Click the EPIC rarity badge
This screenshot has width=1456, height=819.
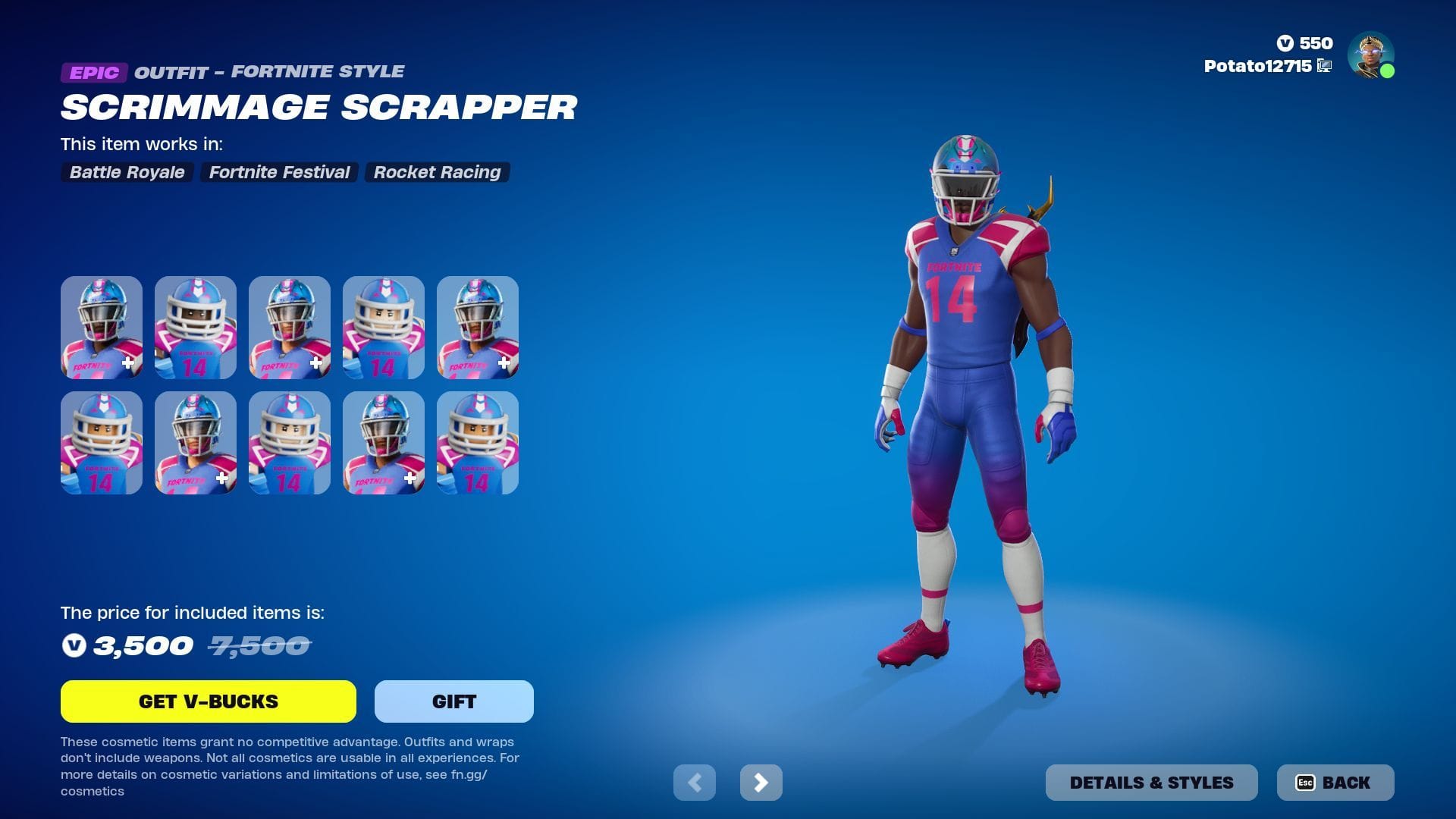pos(93,73)
